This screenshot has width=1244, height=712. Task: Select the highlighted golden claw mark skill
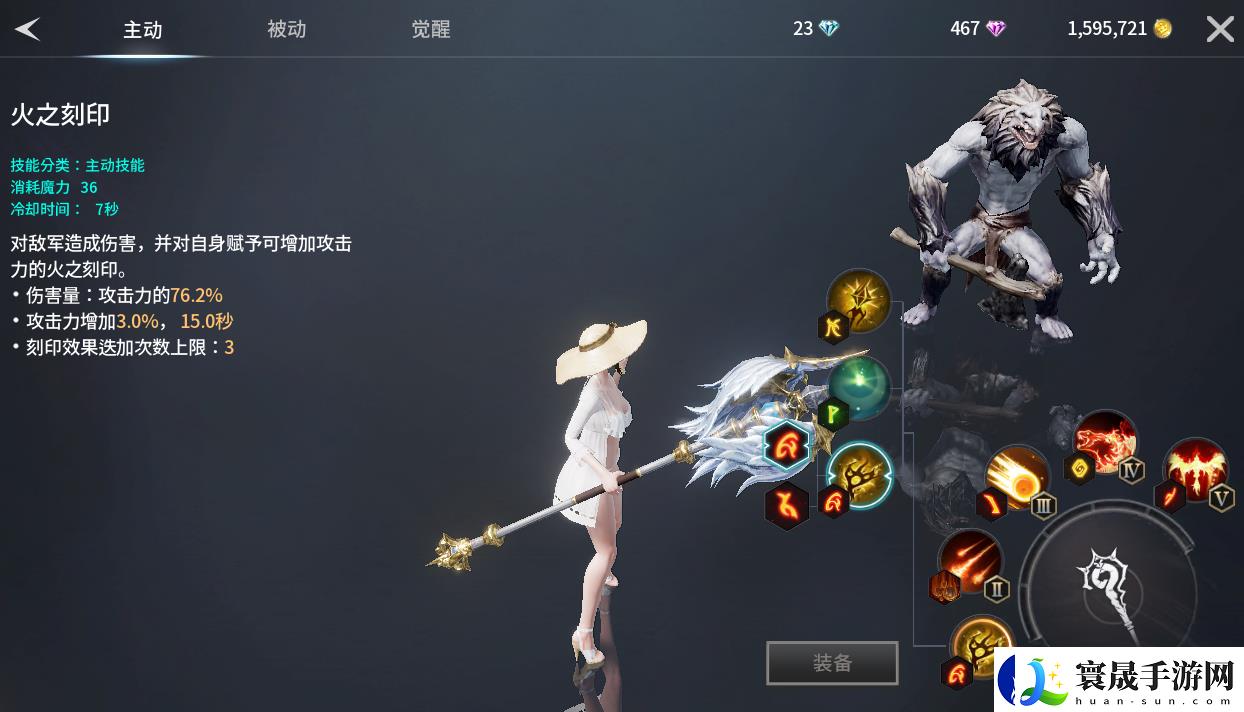pos(861,473)
